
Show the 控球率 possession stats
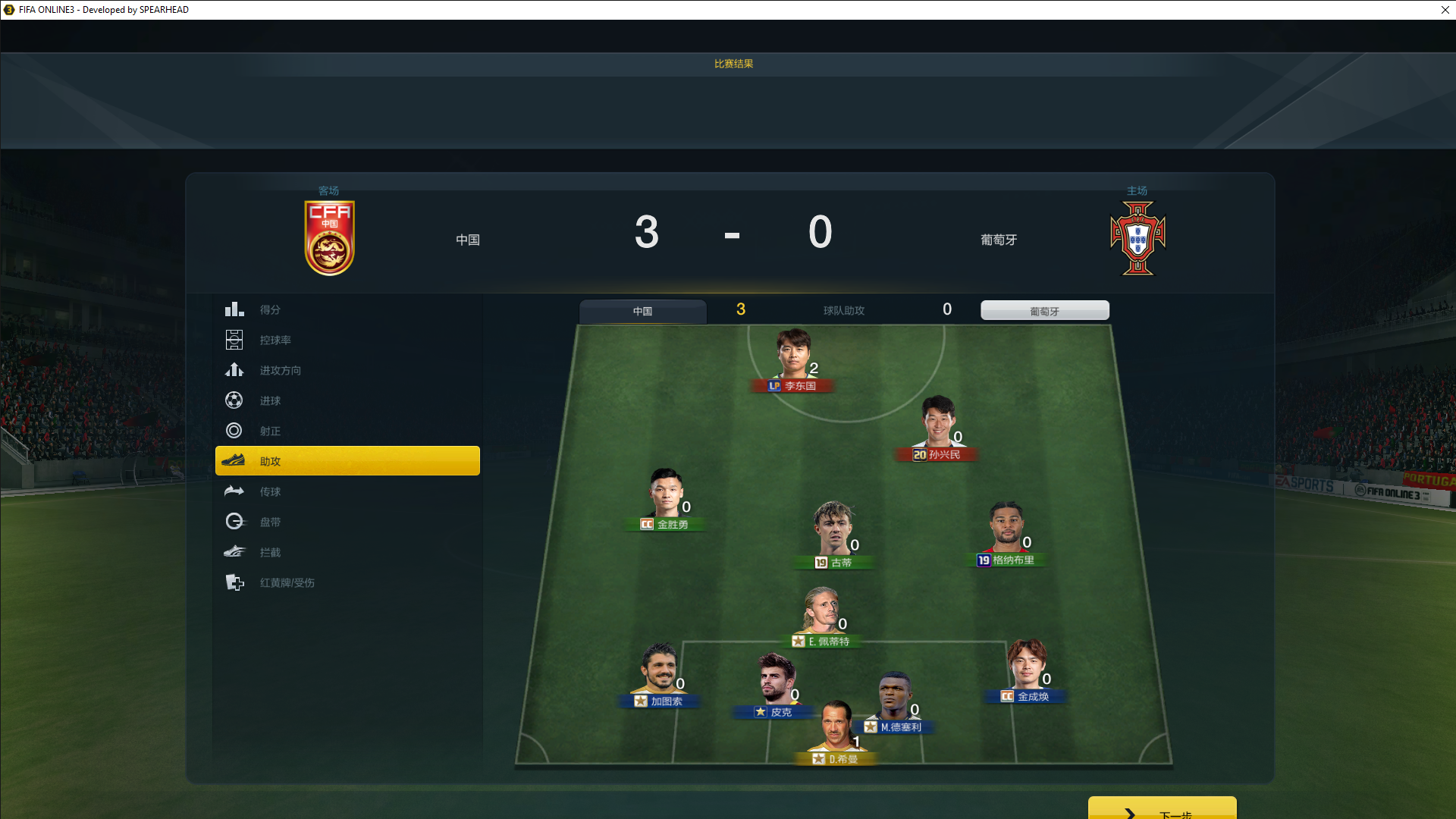click(x=275, y=340)
